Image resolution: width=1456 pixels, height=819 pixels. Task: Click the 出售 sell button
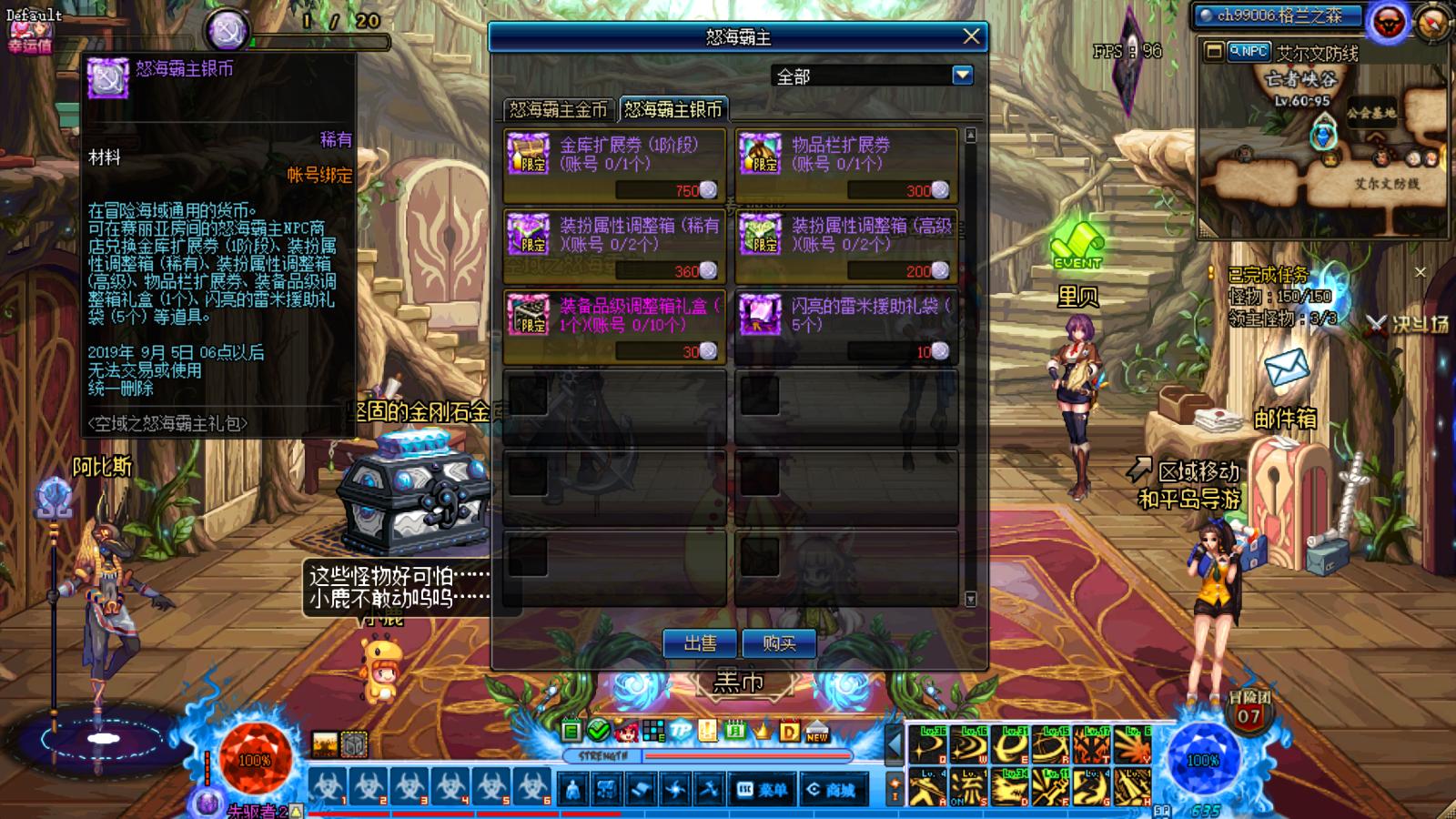[x=700, y=643]
